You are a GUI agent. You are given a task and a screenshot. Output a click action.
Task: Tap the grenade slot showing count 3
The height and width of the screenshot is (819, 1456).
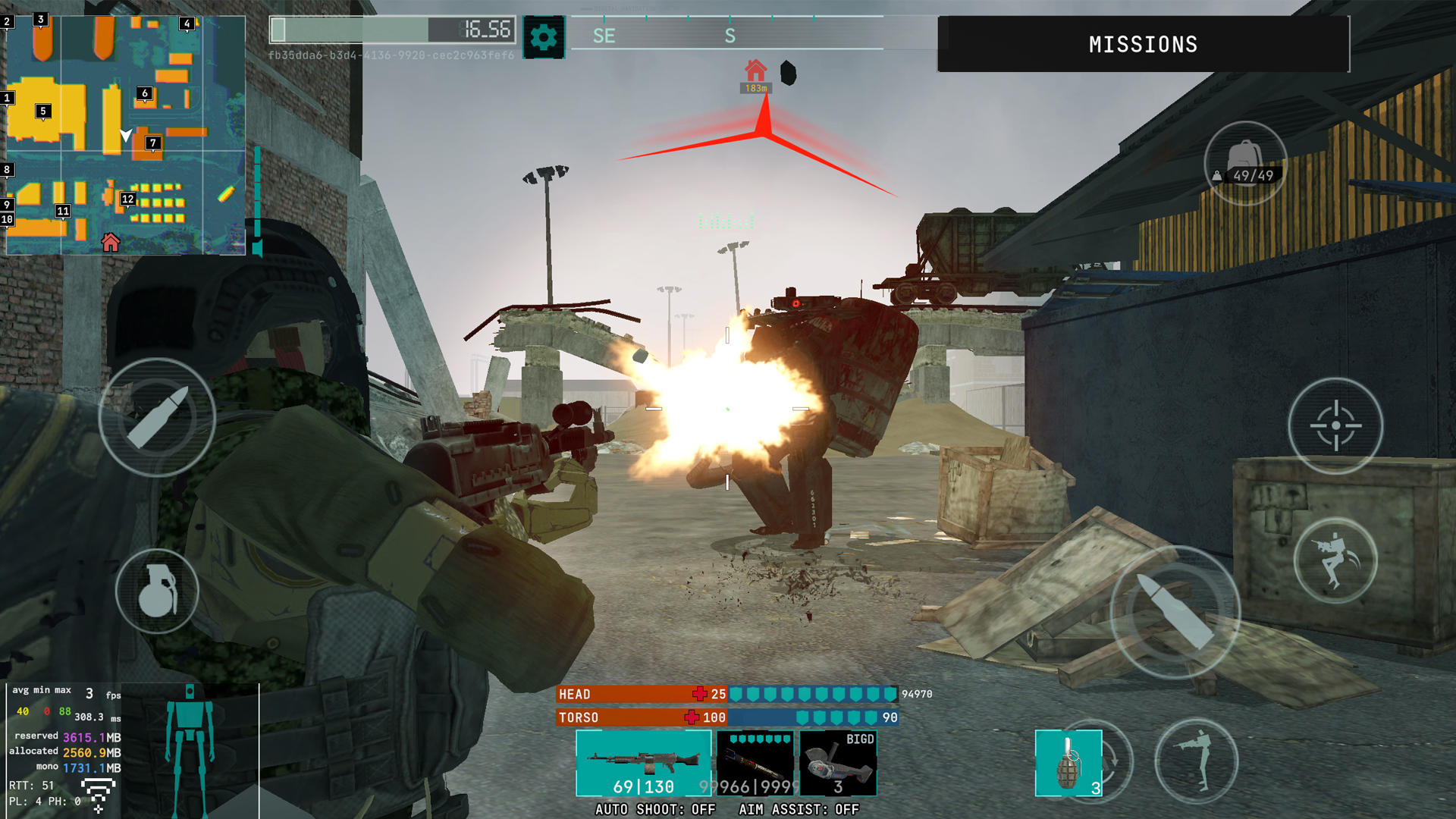(x=1069, y=762)
